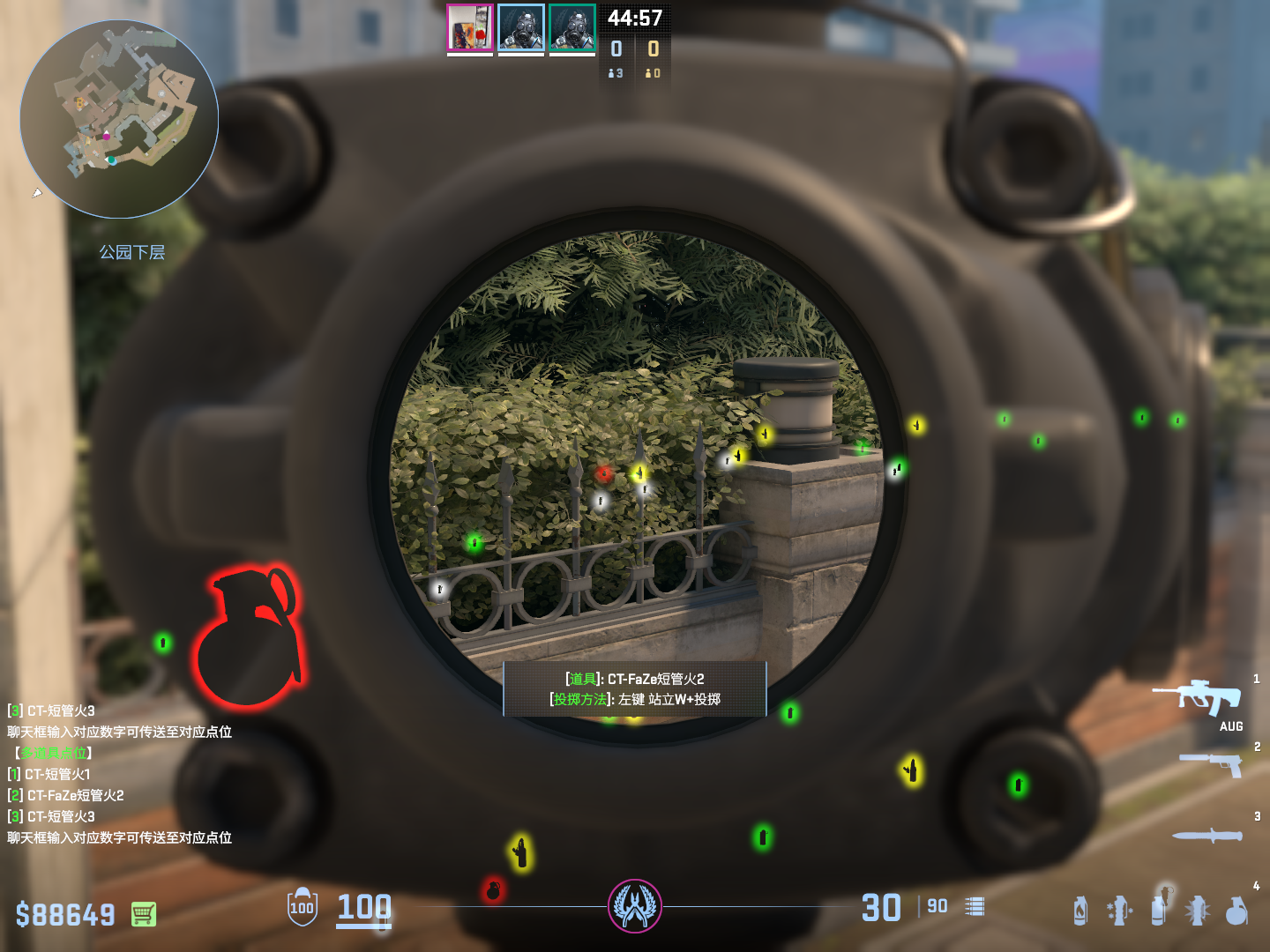Click the armor helmet icon
The height and width of the screenshot is (952, 1270).
point(303,907)
